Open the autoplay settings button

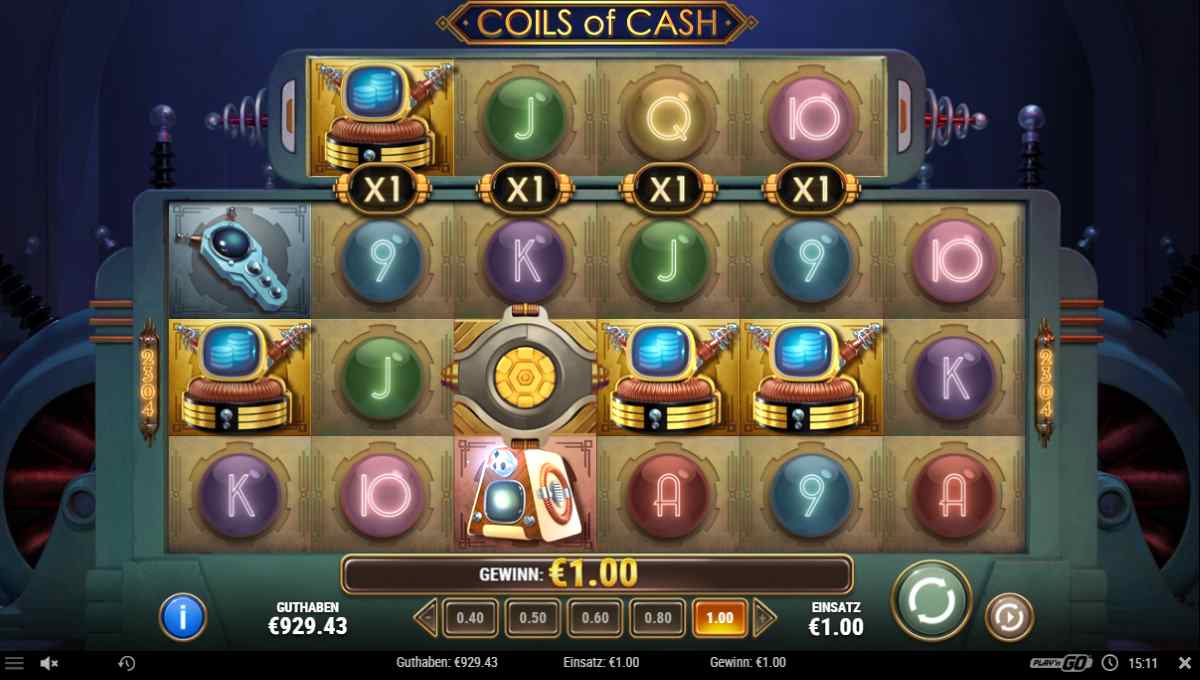[1009, 617]
